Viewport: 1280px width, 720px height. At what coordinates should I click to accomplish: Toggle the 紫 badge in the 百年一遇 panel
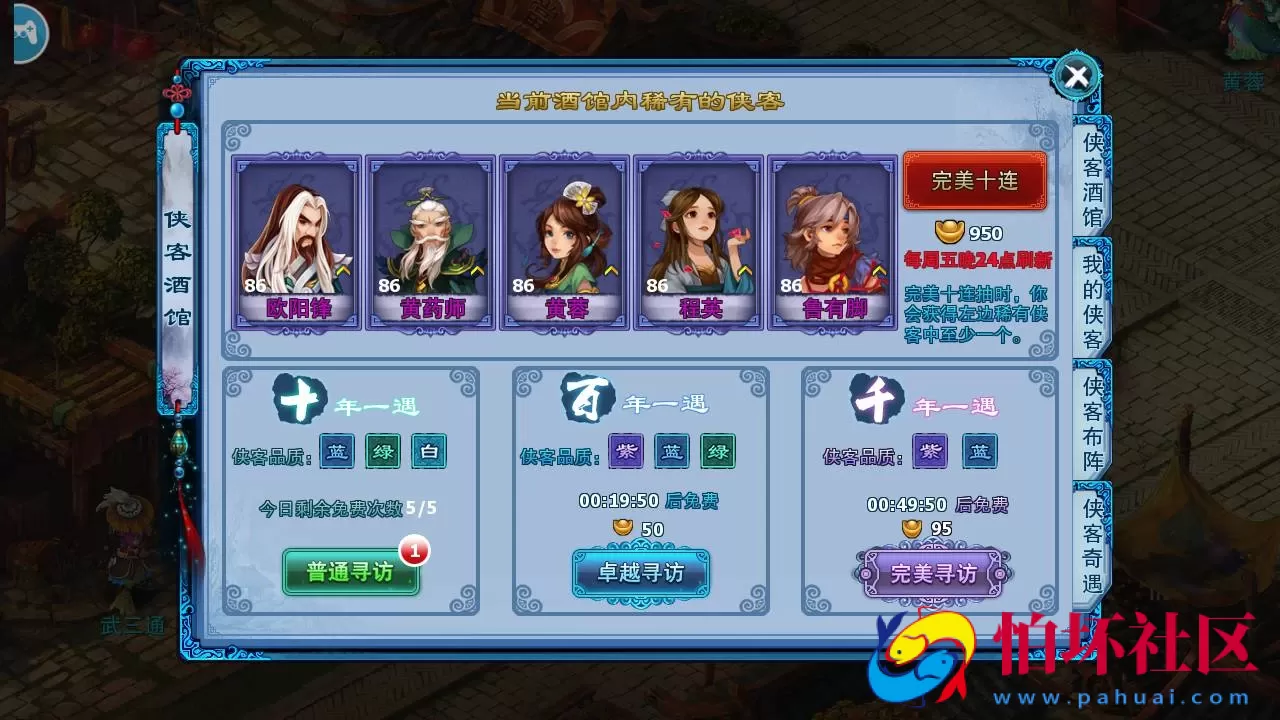(x=624, y=452)
